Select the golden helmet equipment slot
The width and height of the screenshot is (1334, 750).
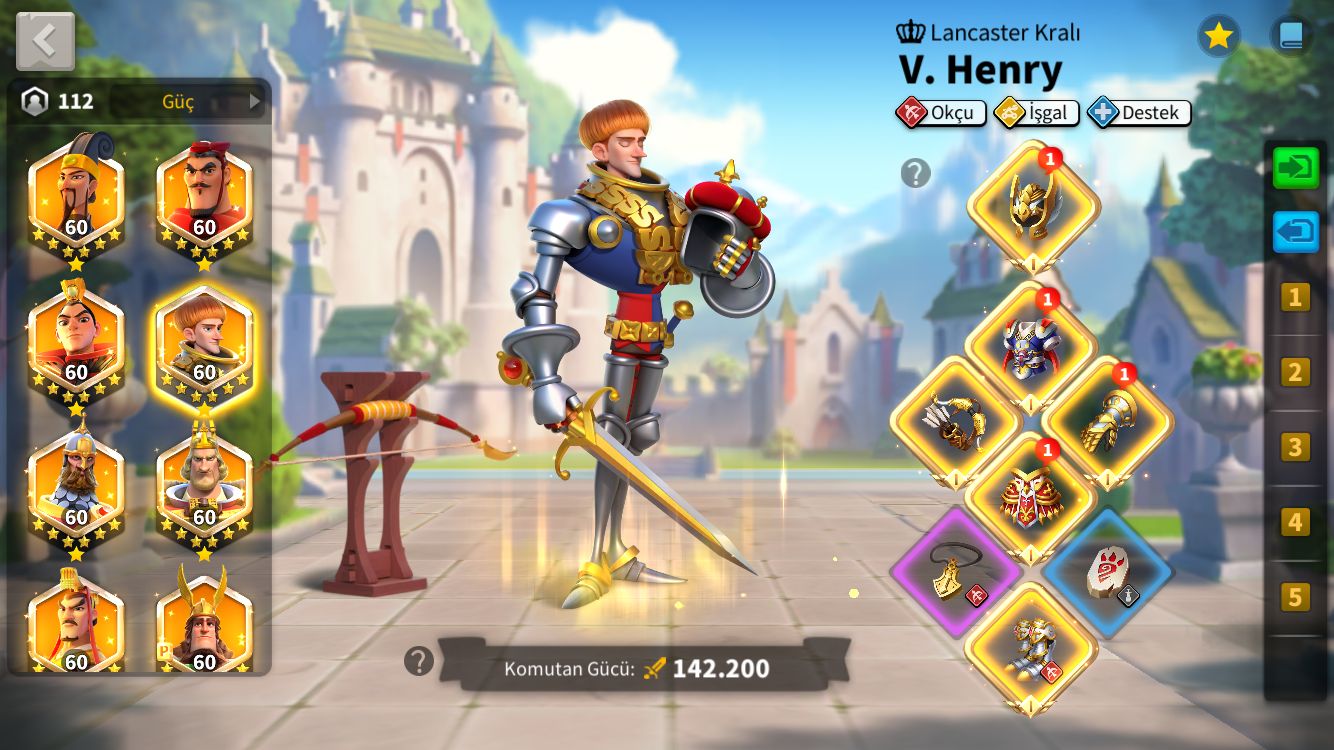[x=1033, y=205]
